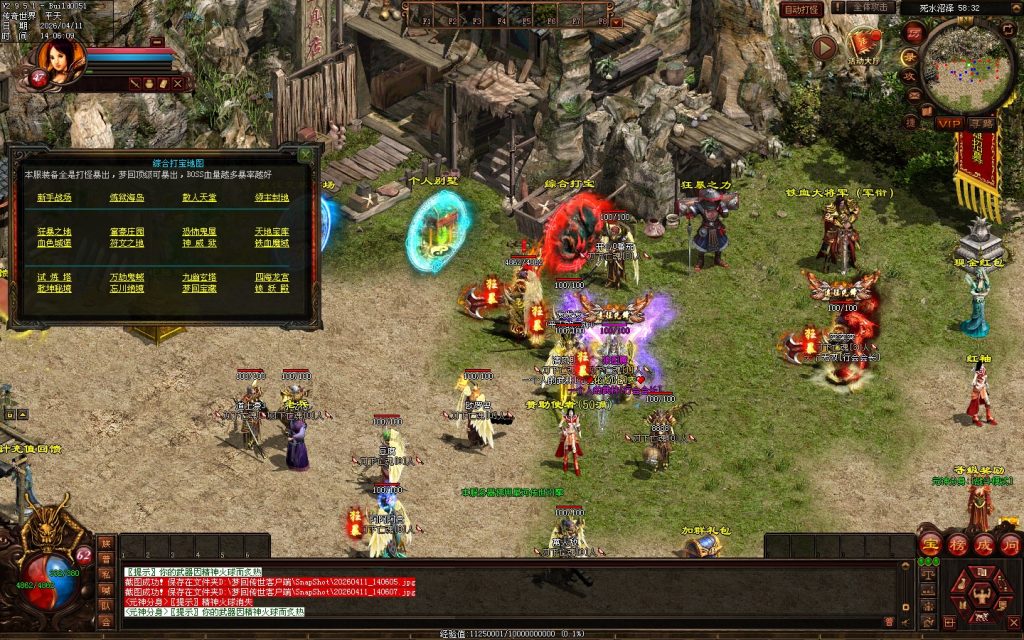Open the 活动大厅 event hall icon
1024x640 pixels.
(x=864, y=45)
